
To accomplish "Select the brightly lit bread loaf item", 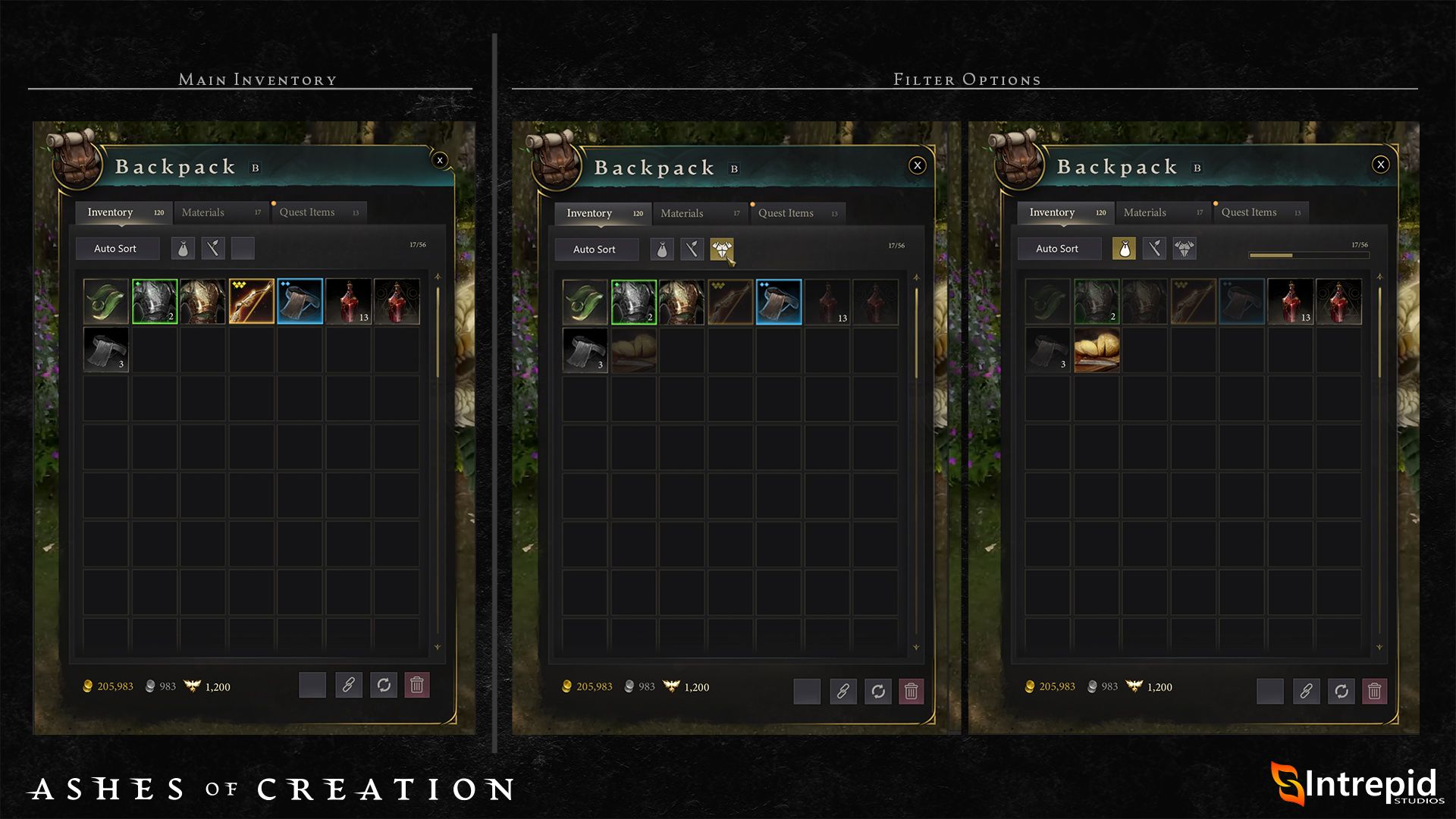I will tap(1097, 350).
